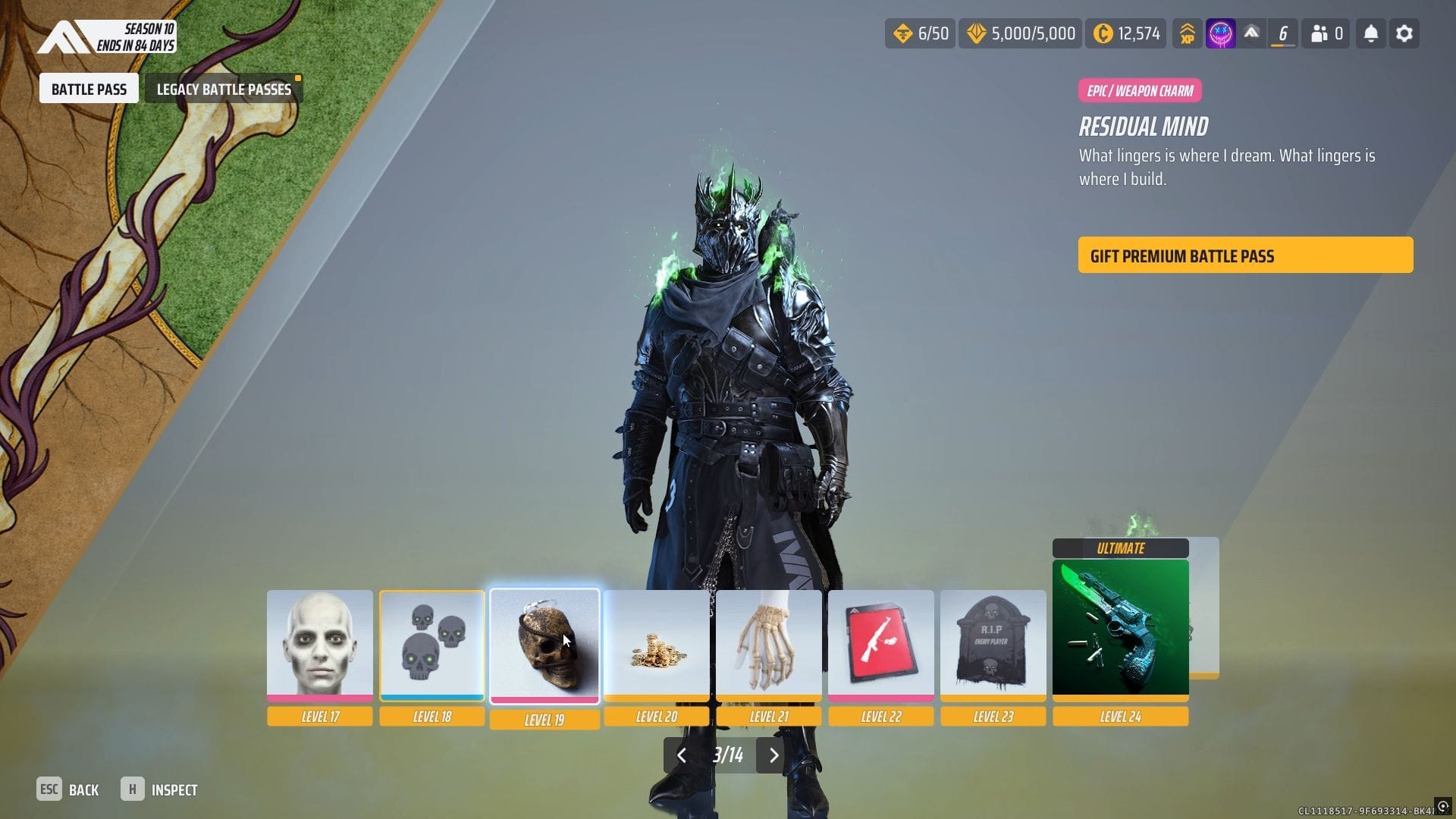This screenshot has width=1456, height=819.
Task: Click the level progress underline under the 6
Action: tap(1282, 44)
